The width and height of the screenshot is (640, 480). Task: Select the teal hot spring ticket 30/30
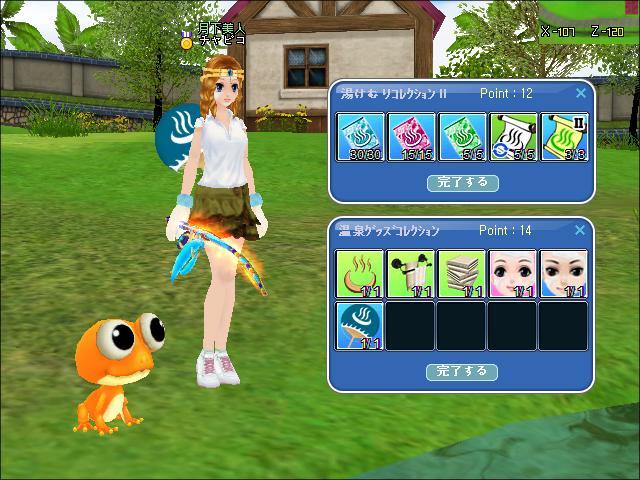click(x=360, y=137)
